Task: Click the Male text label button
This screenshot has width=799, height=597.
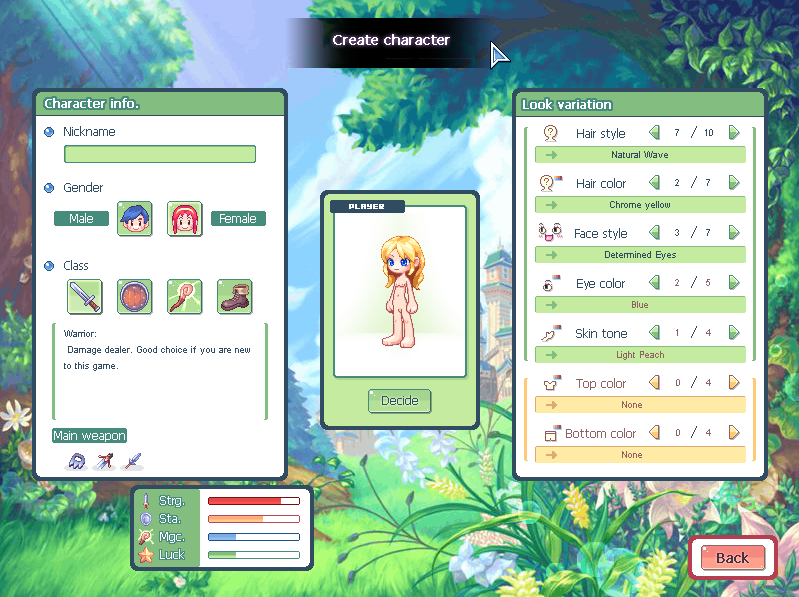Action: (82, 218)
